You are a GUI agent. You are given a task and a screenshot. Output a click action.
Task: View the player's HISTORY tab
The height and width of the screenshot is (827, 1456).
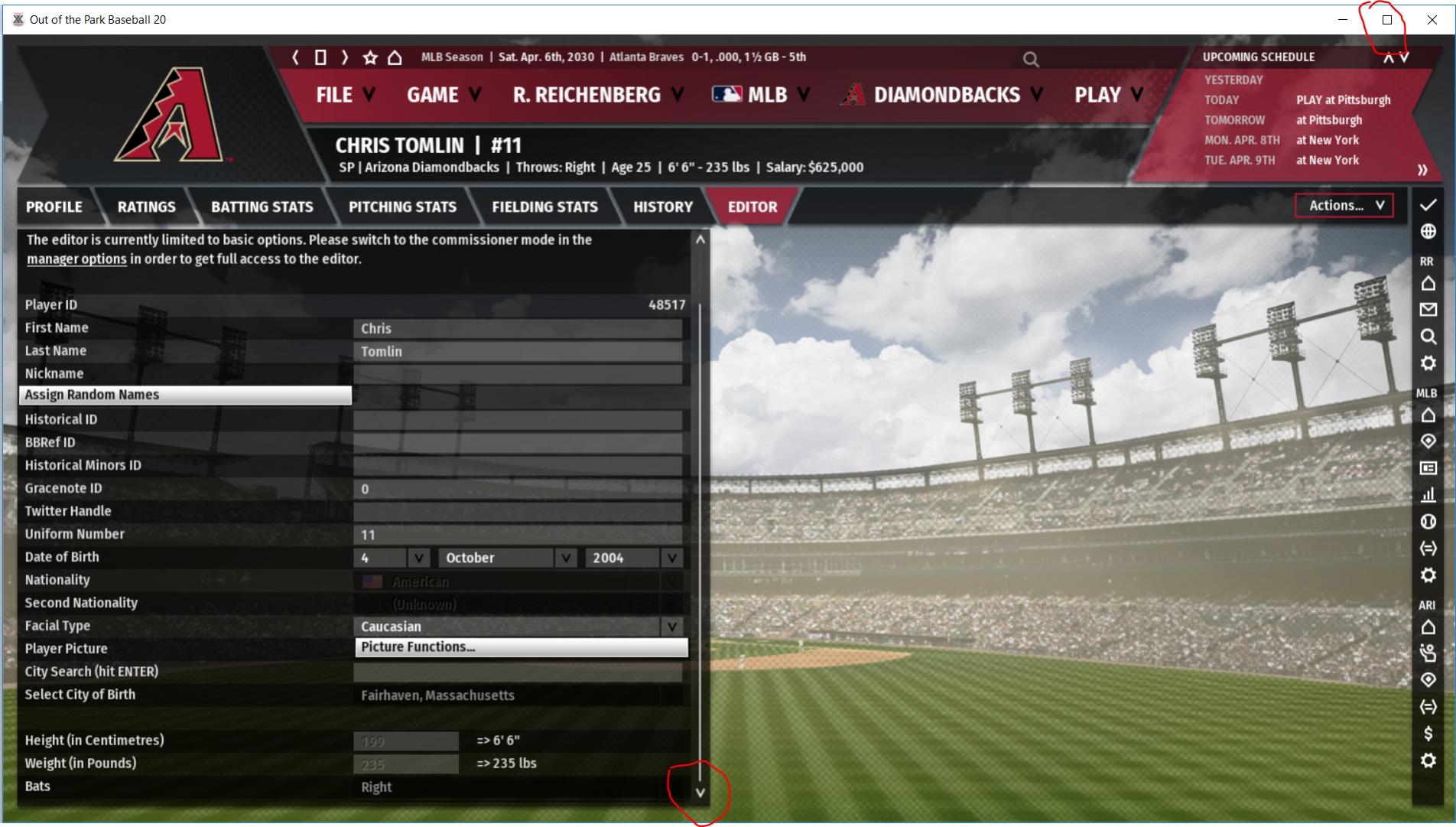pyautogui.click(x=662, y=207)
